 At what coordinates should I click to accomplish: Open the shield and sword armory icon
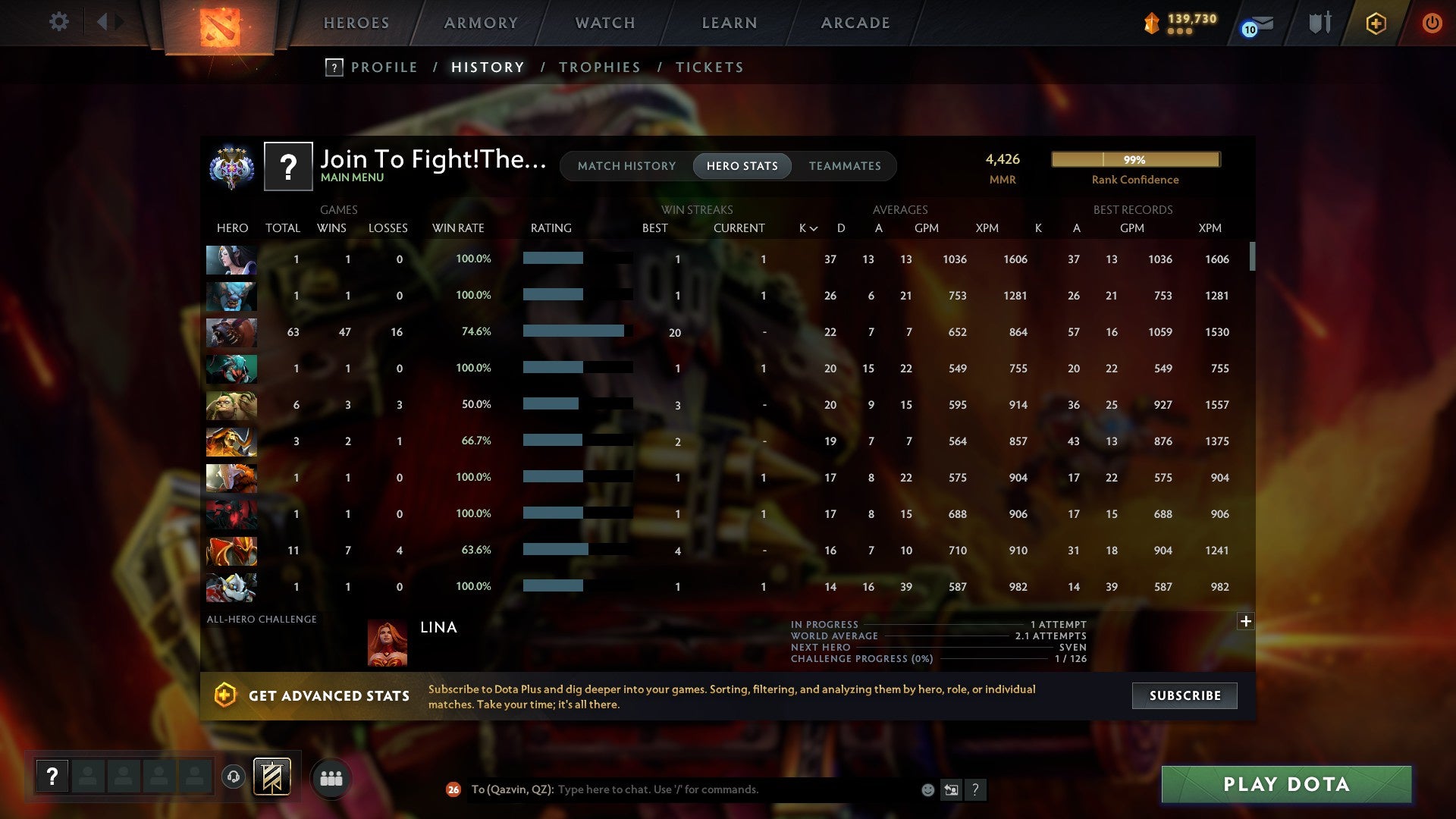coord(1319,23)
